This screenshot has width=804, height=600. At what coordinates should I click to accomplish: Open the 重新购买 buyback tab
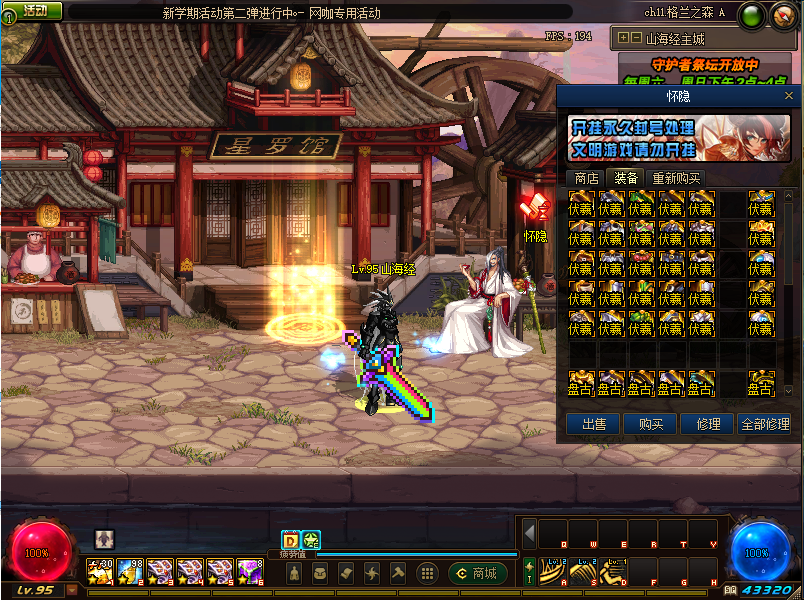tap(676, 178)
